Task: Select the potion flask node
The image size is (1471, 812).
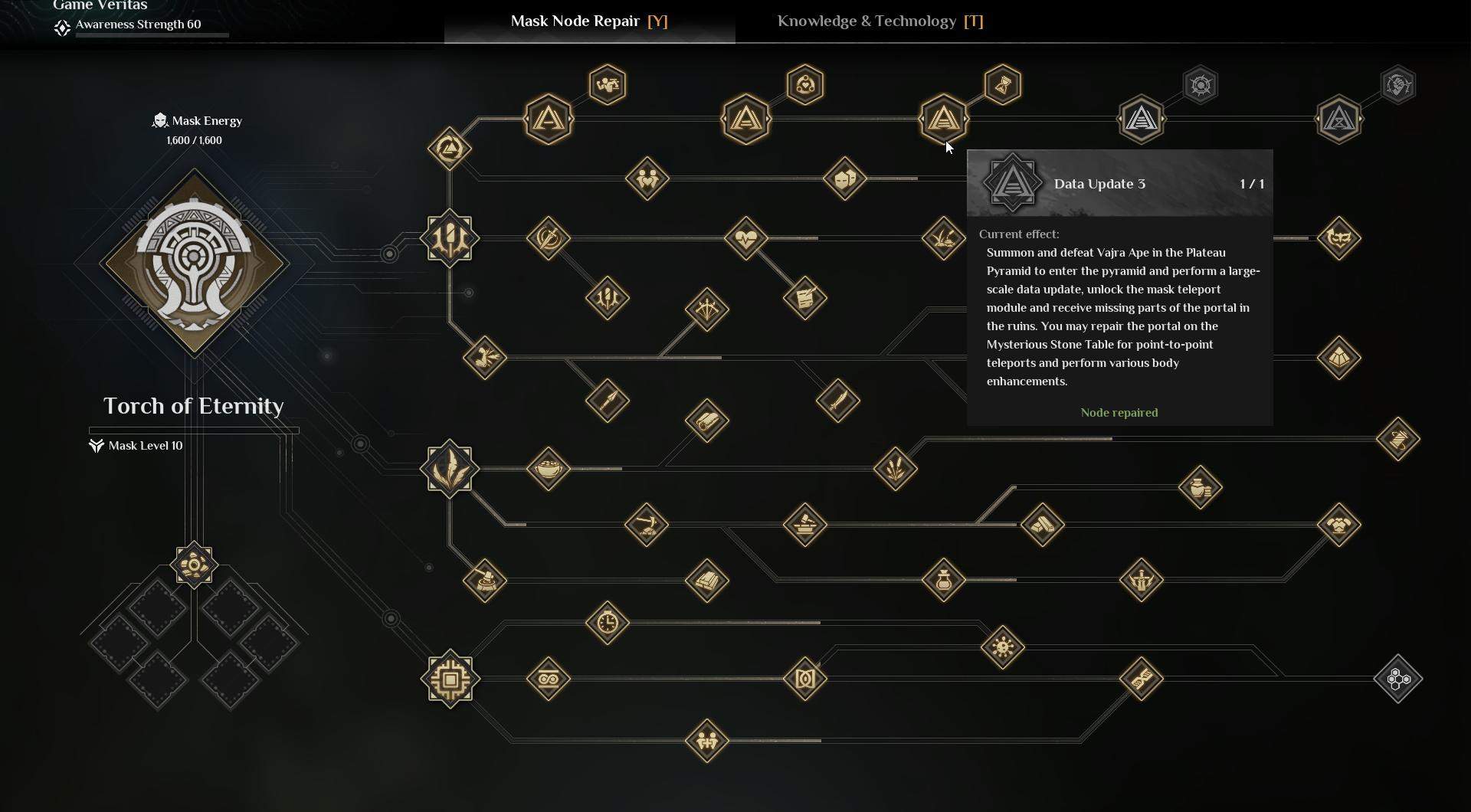Action: (x=944, y=580)
